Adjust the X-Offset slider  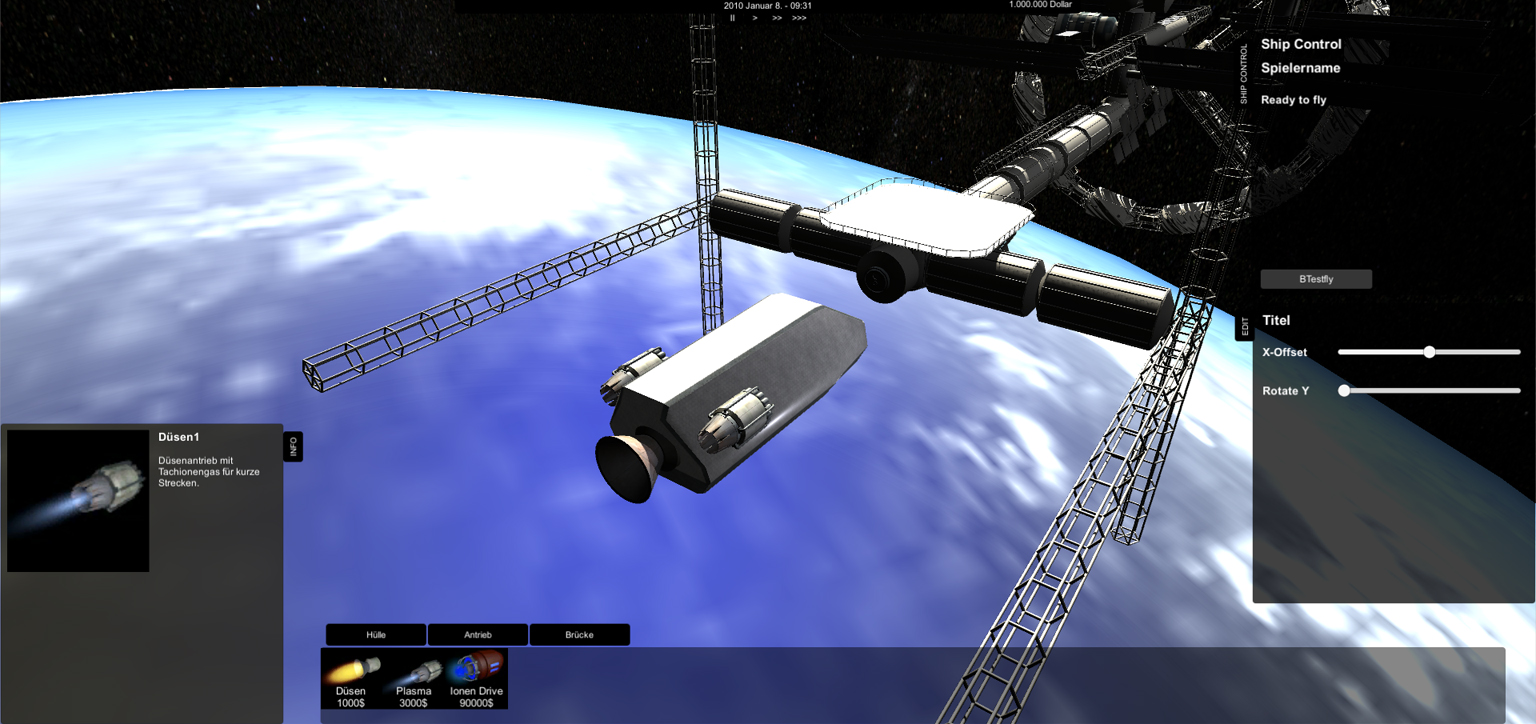click(1429, 352)
